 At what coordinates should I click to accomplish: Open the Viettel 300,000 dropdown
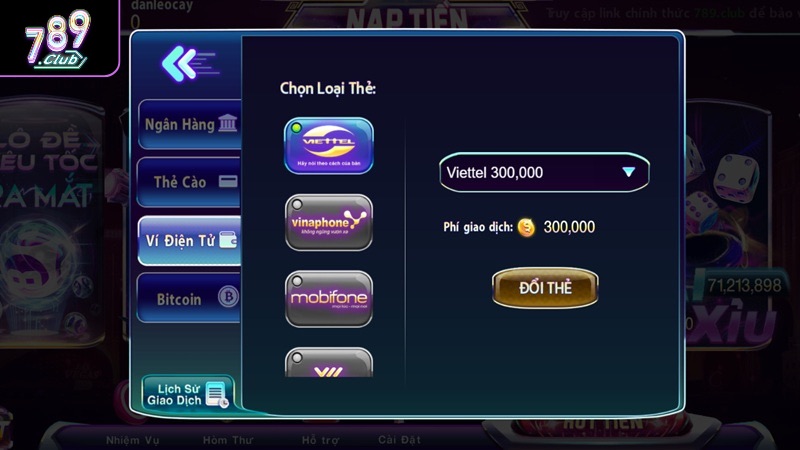coord(544,172)
